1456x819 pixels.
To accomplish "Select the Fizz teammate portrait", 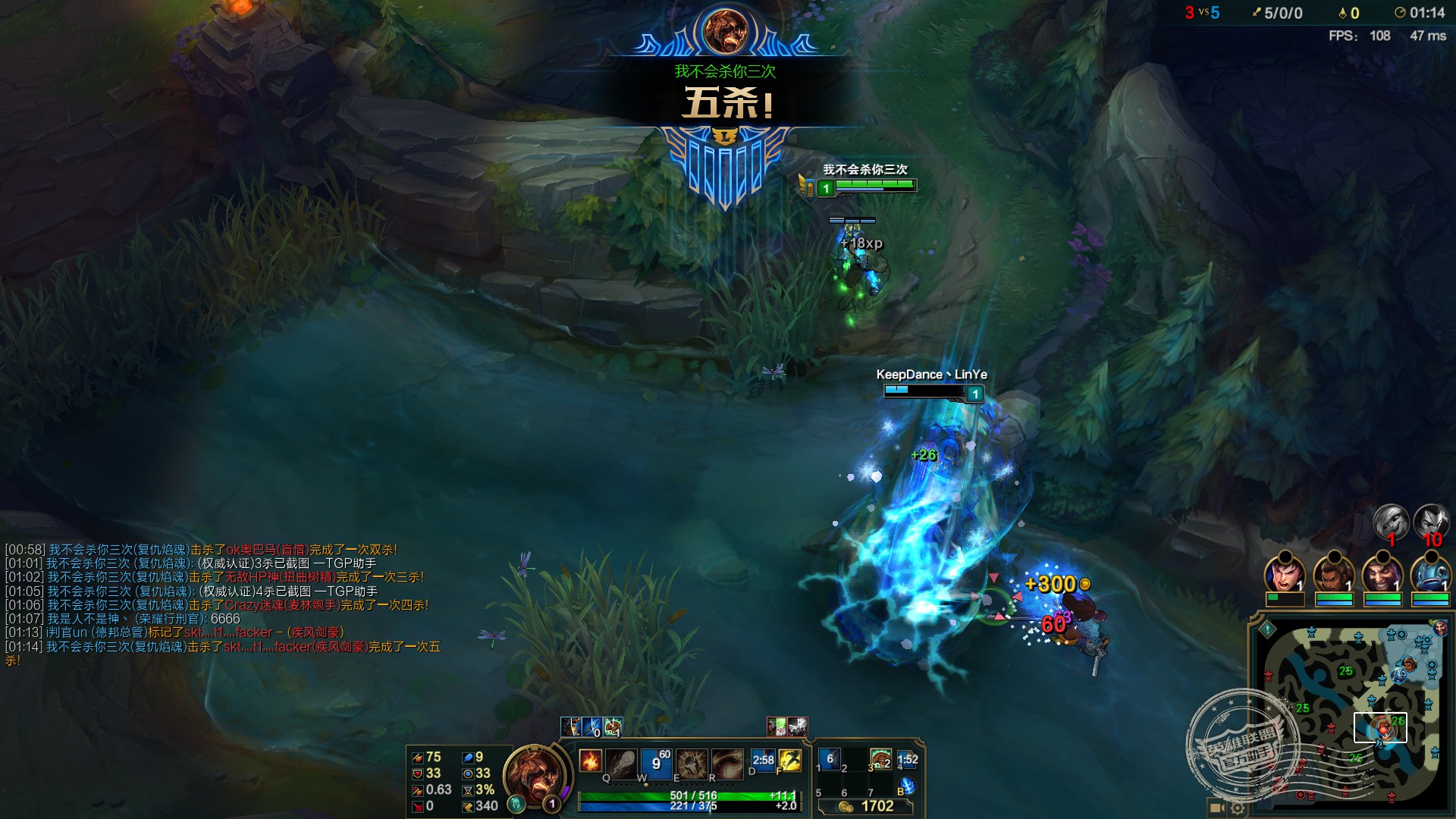I will [x=1430, y=573].
